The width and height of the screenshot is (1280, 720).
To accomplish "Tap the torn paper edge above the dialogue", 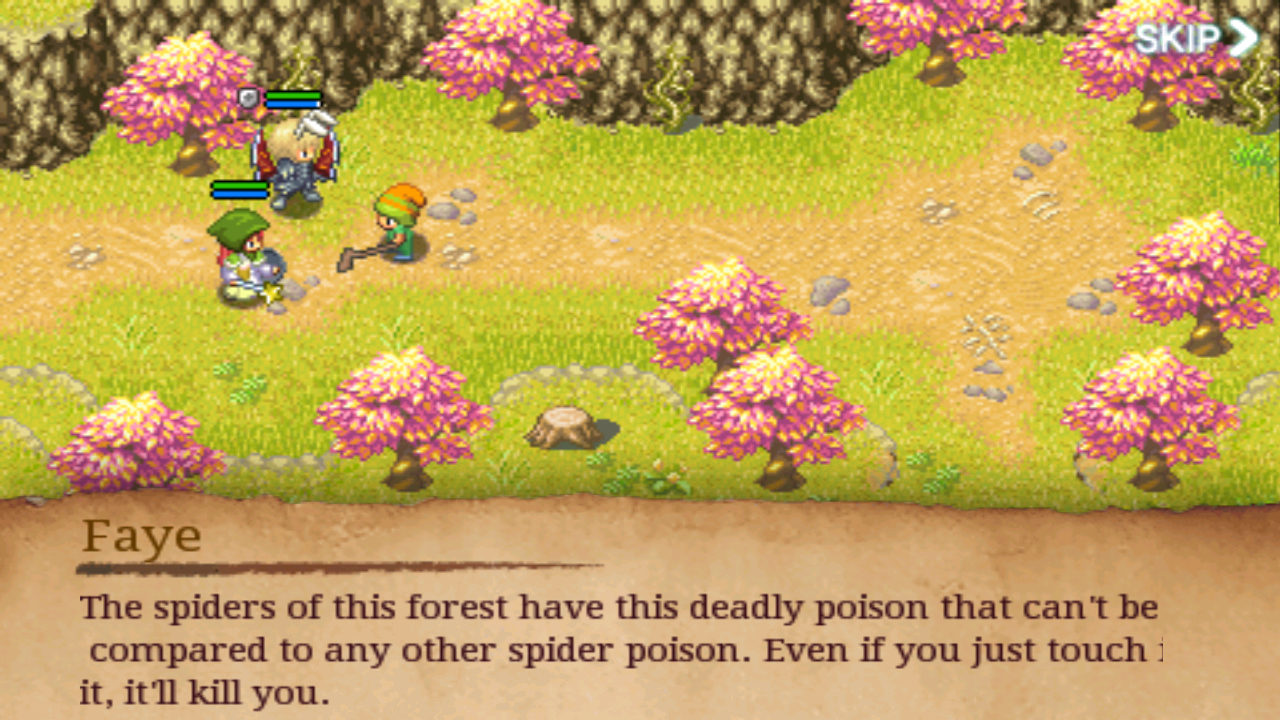I will tap(640, 500).
